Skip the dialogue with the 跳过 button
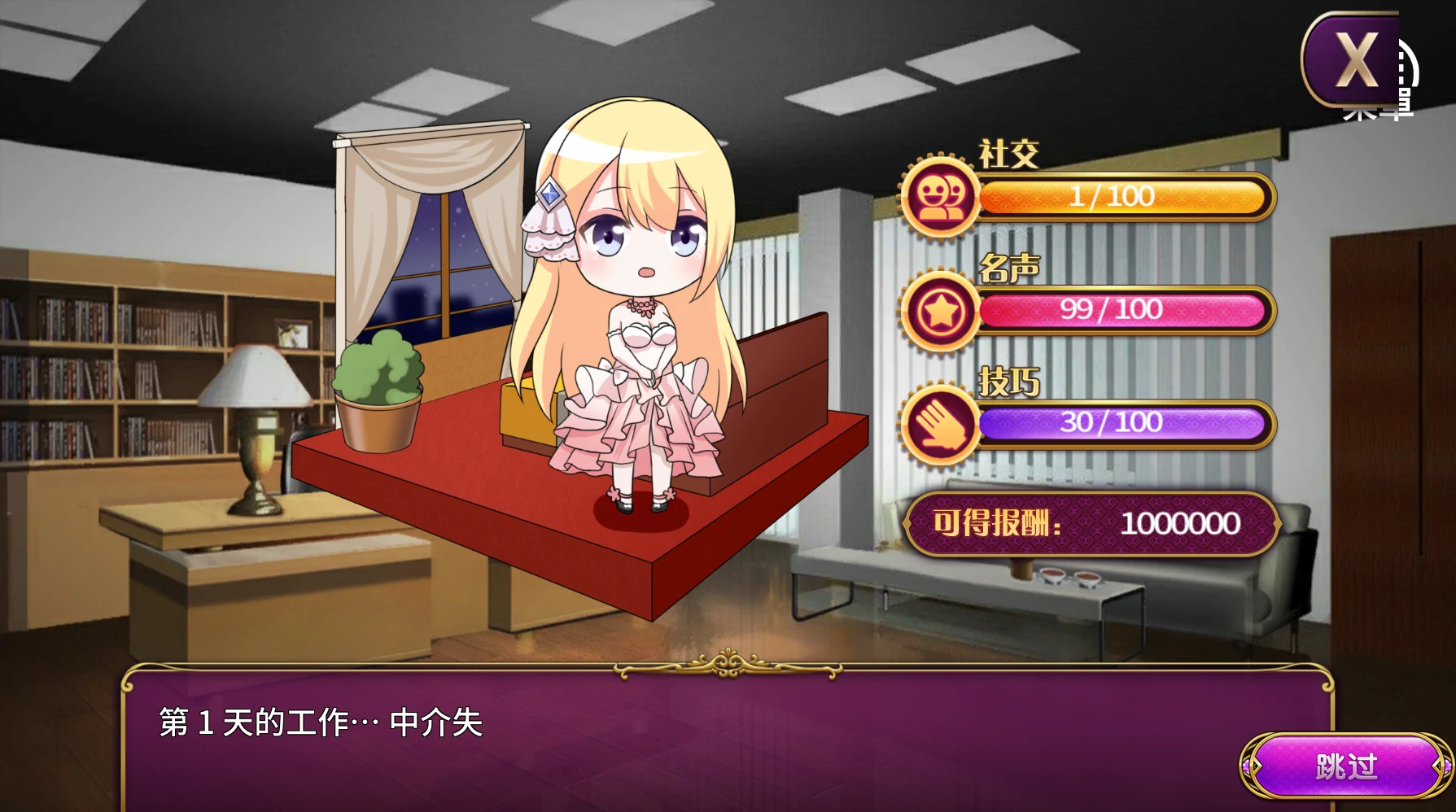The width and height of the screenshot is (1456, 812). [1346, 766]
